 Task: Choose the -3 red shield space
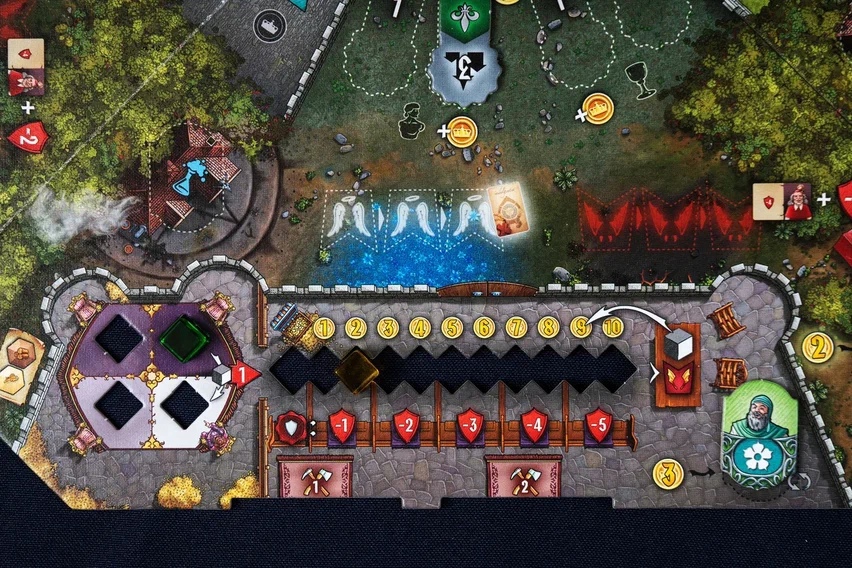470,424
